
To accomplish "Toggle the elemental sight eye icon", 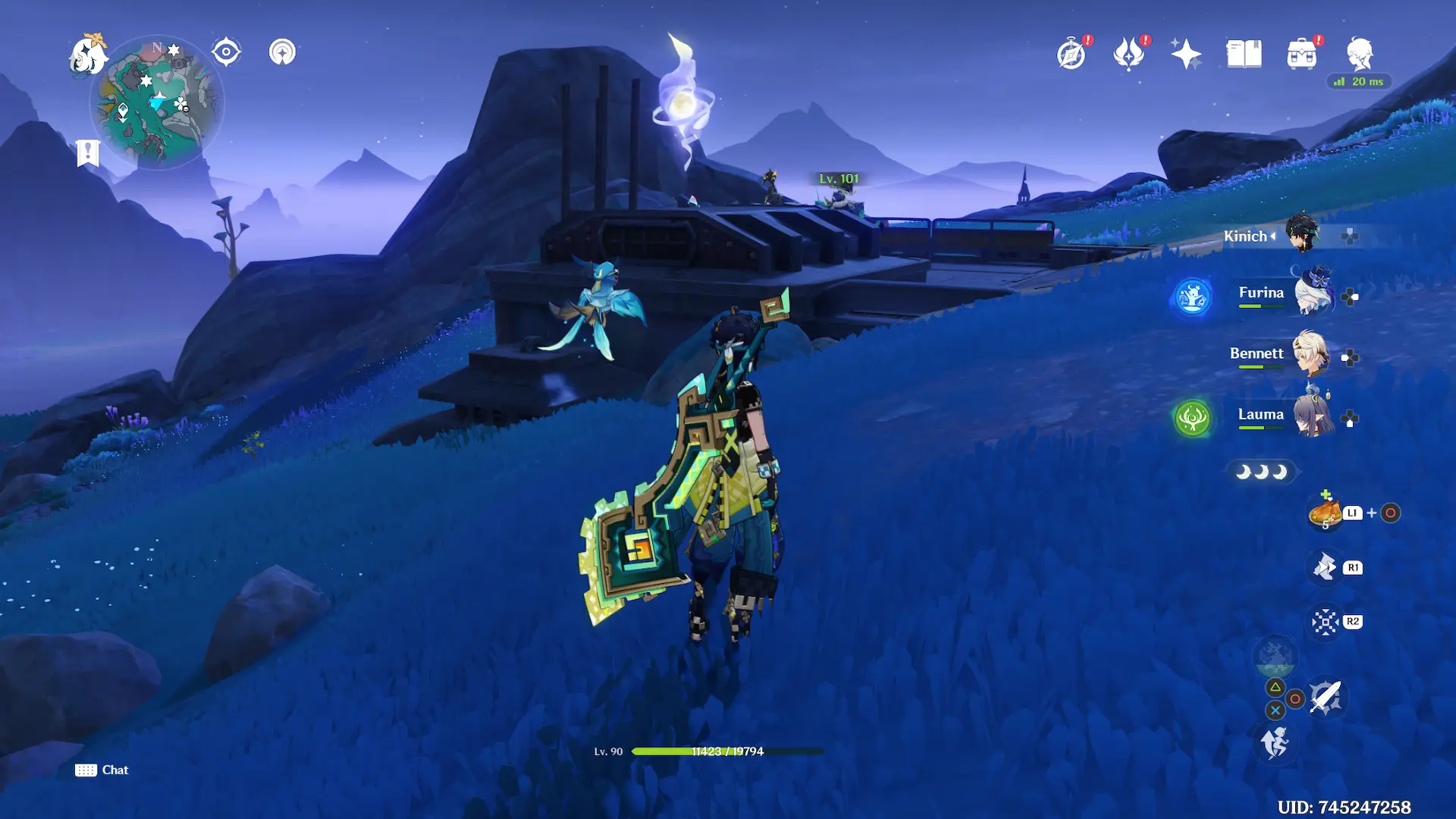I will 226,52.
